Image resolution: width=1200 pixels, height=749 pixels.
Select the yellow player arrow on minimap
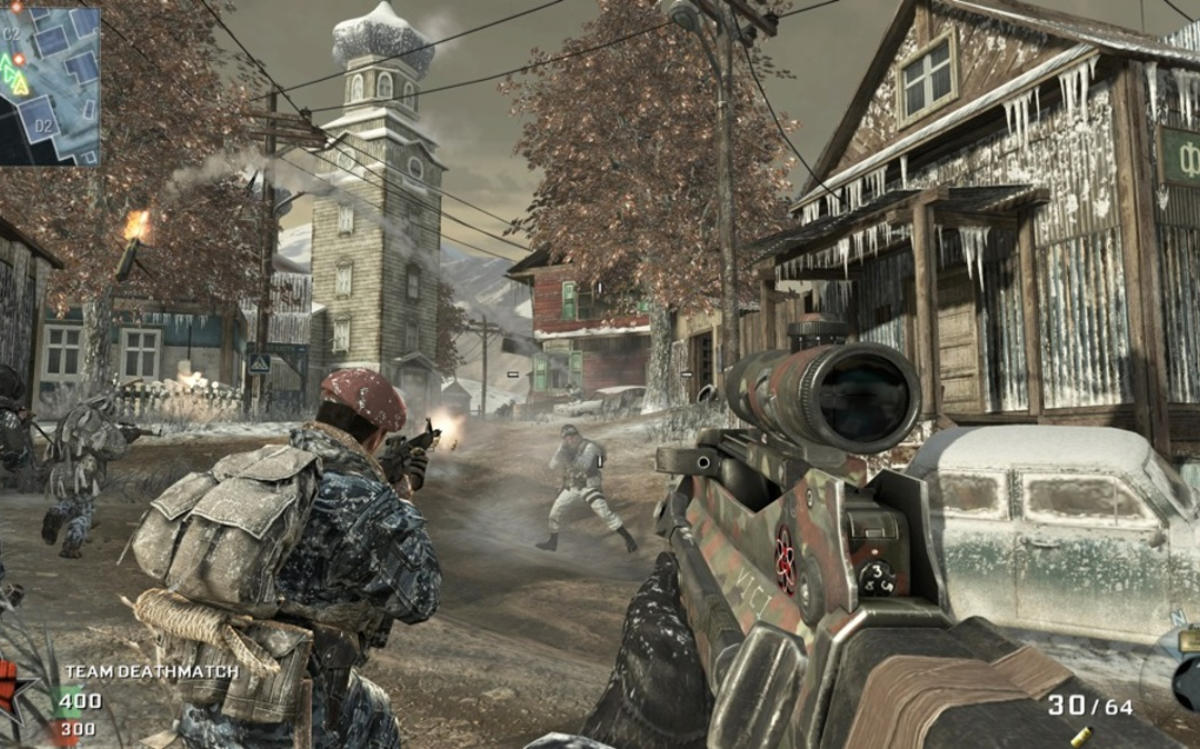point(20,85)
